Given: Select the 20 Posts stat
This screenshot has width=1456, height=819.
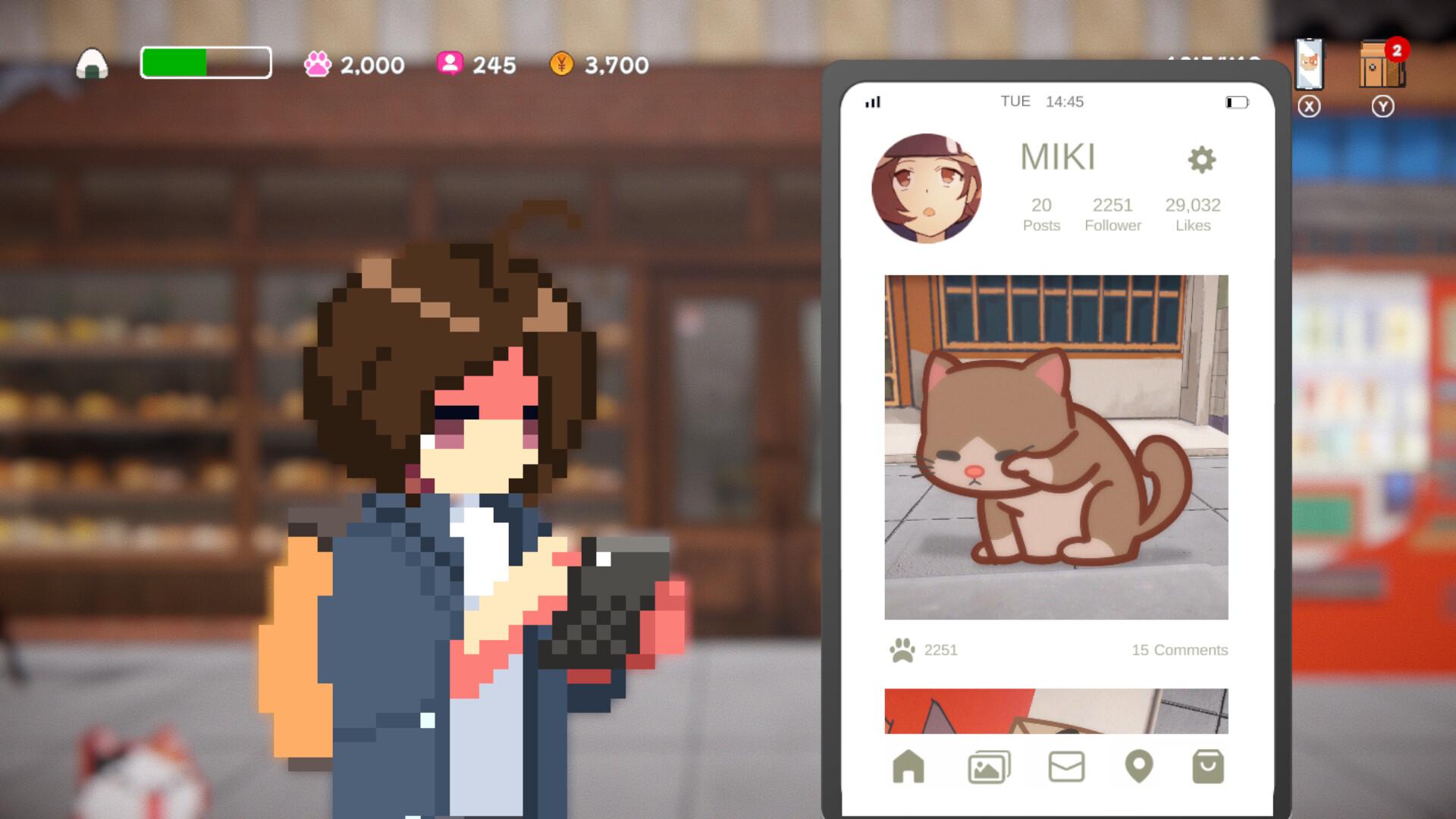Looking at the screenshot, I should [1042, 212].
